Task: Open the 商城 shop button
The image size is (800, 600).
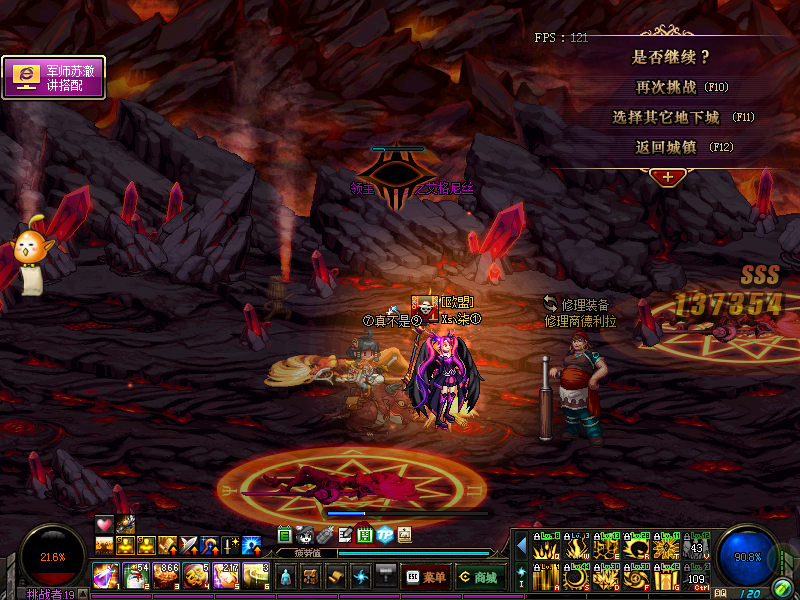Action: pos(477,577)
